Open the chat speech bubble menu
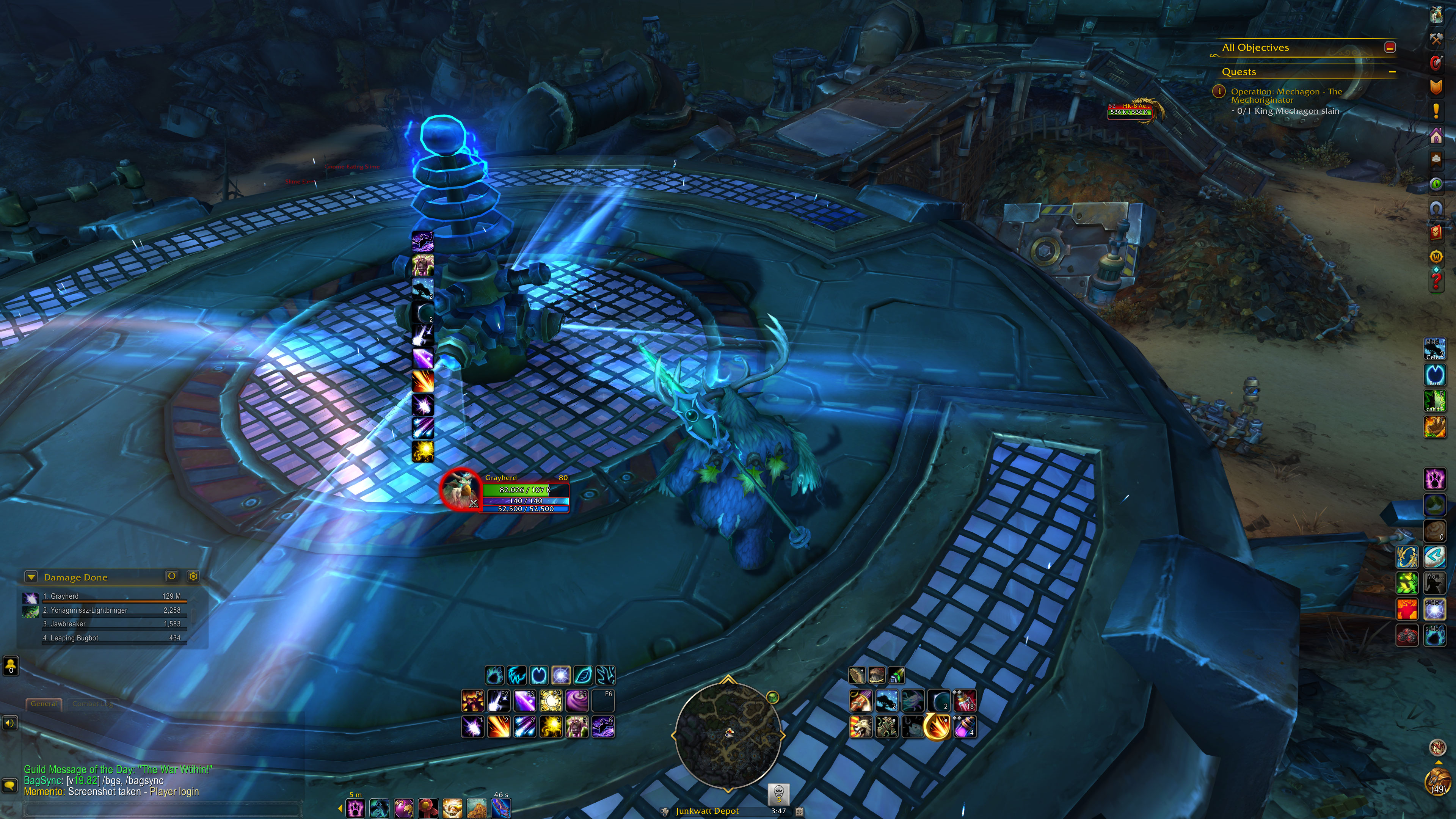 (x=9, y=785)
